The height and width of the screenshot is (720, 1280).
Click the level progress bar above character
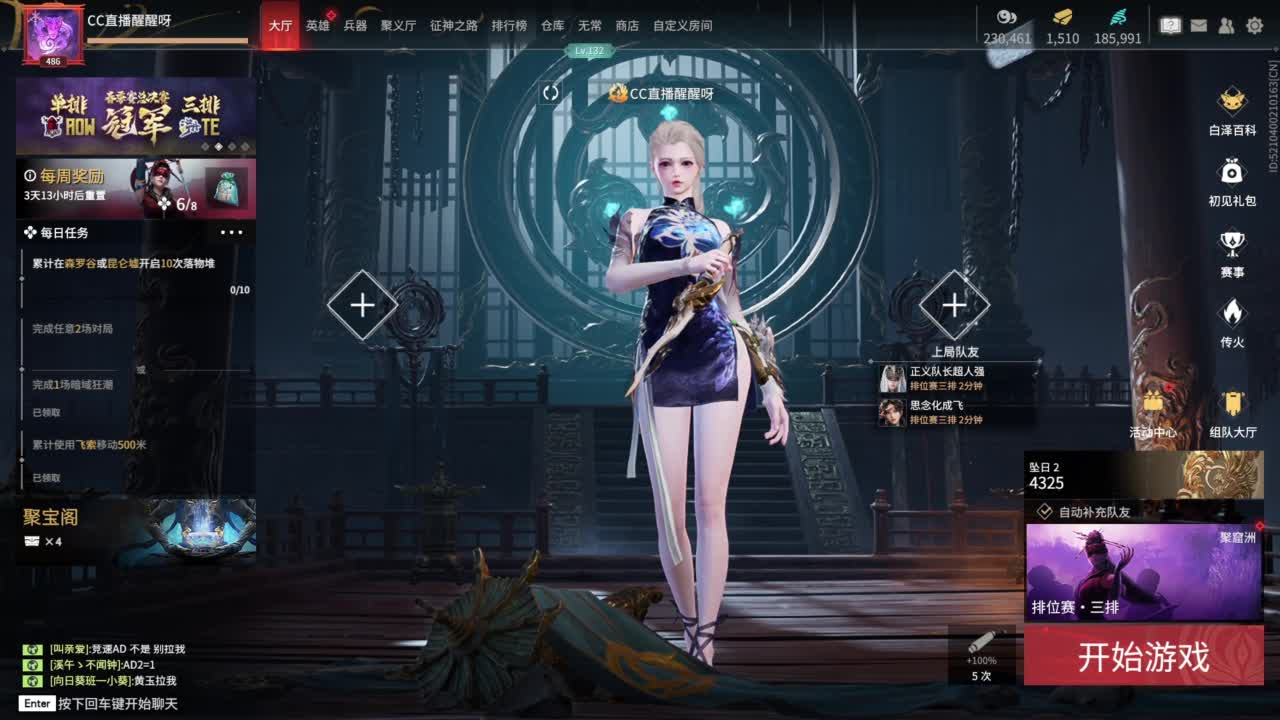tap(589, 48)
